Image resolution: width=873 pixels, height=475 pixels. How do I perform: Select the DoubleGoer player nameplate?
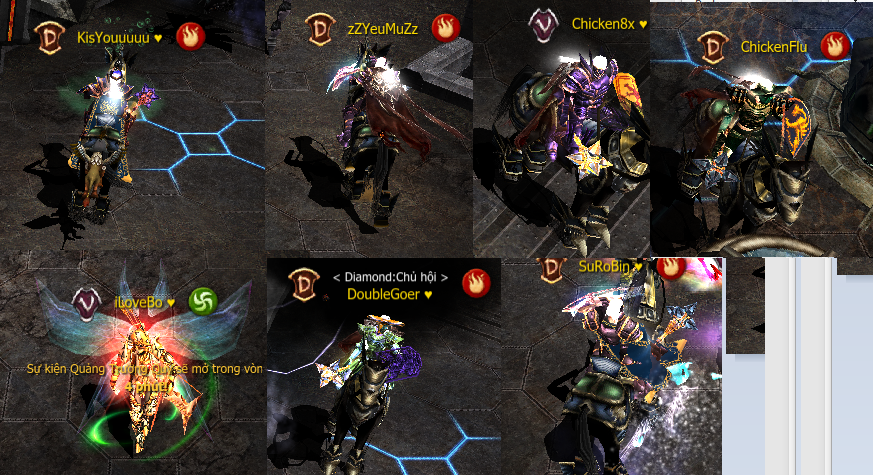click(x=389, y=294)
